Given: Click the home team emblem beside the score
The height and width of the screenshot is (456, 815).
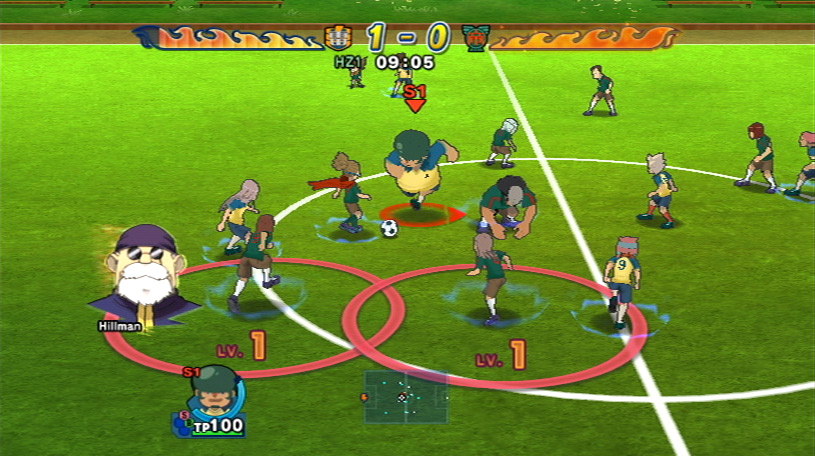Looking at the screenshot, I should [x=338, y=39].
